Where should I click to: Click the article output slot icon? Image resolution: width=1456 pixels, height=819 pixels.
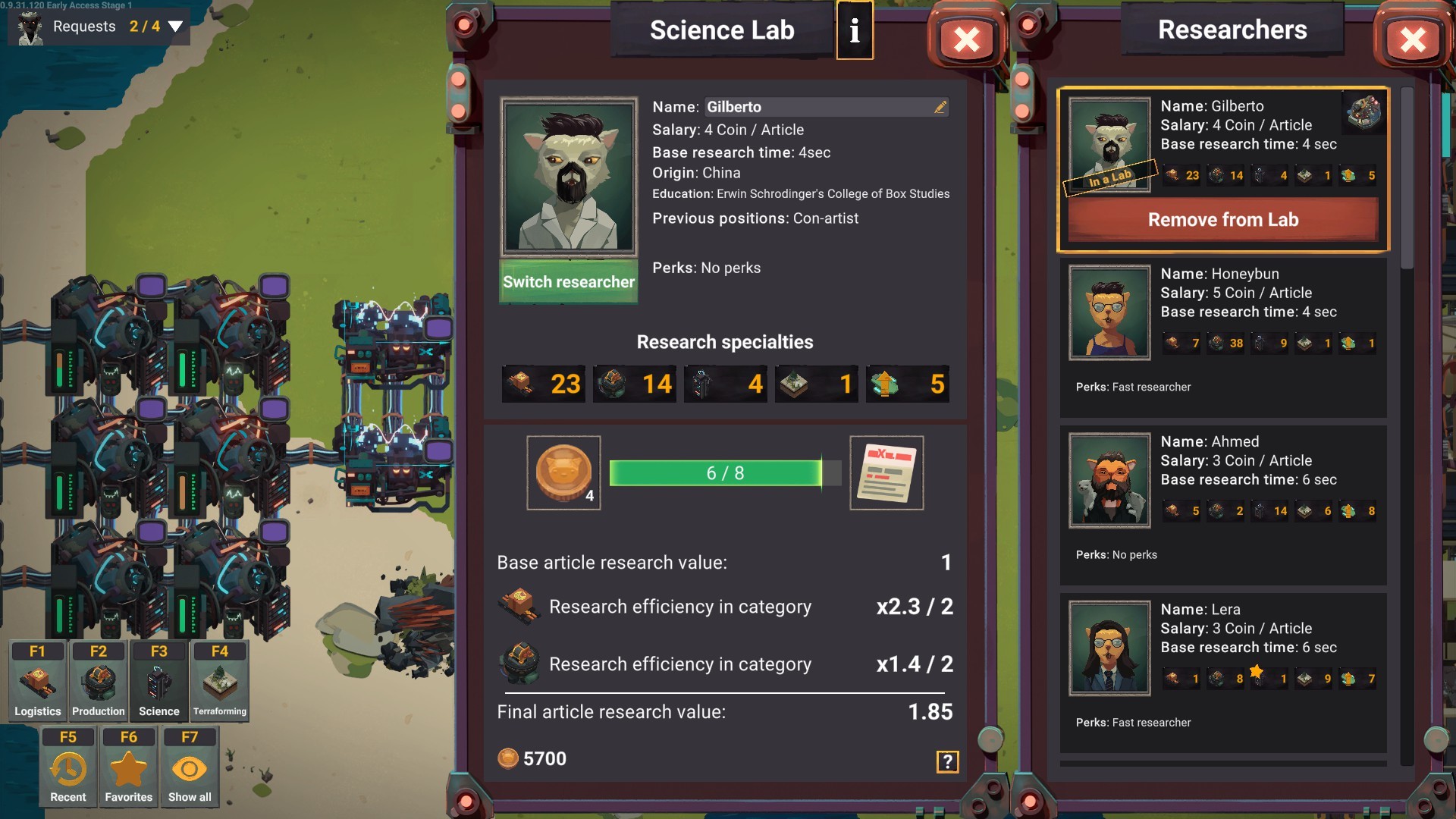[886, 472]
